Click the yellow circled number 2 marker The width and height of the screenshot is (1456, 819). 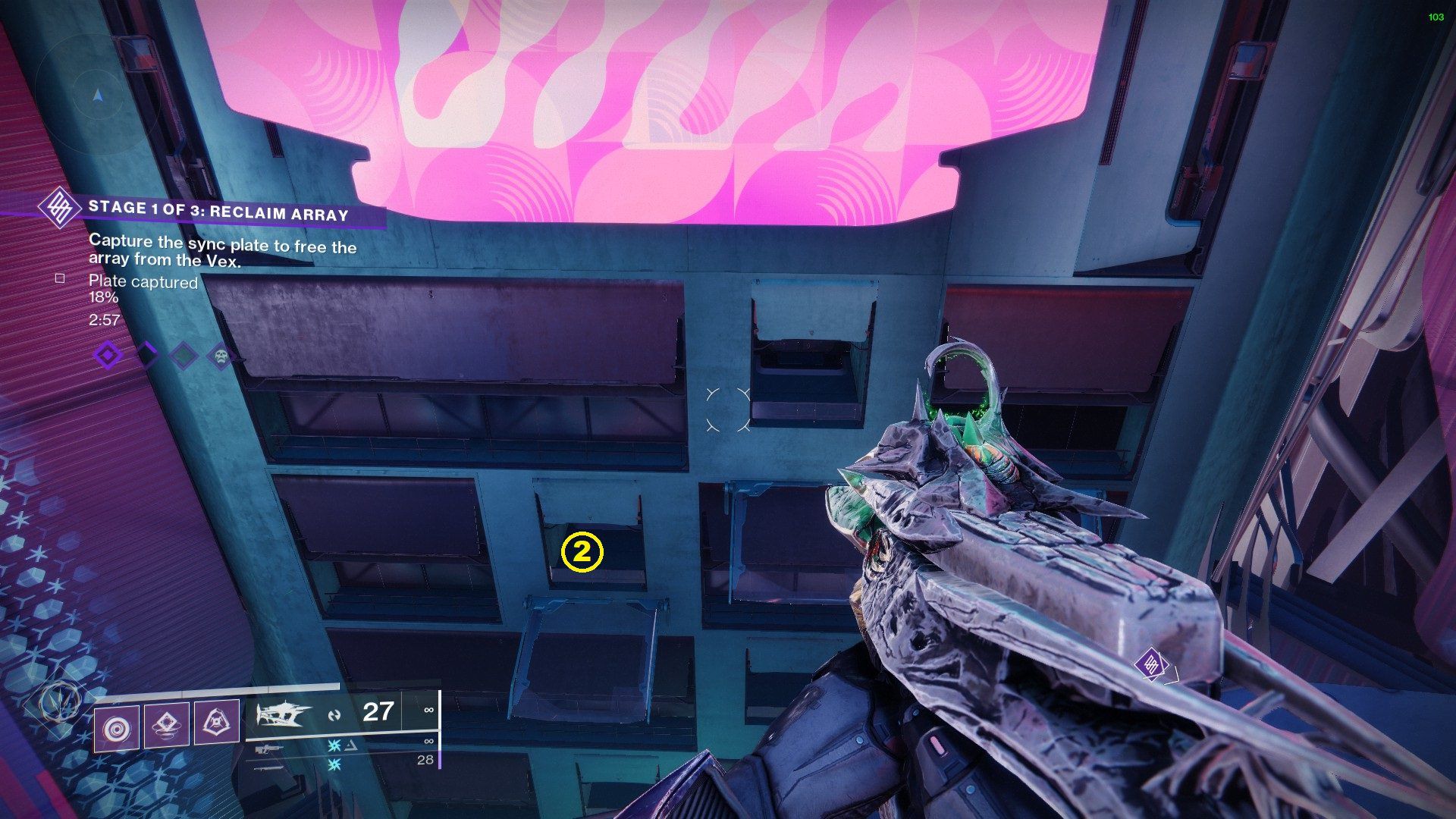(582, 553)
